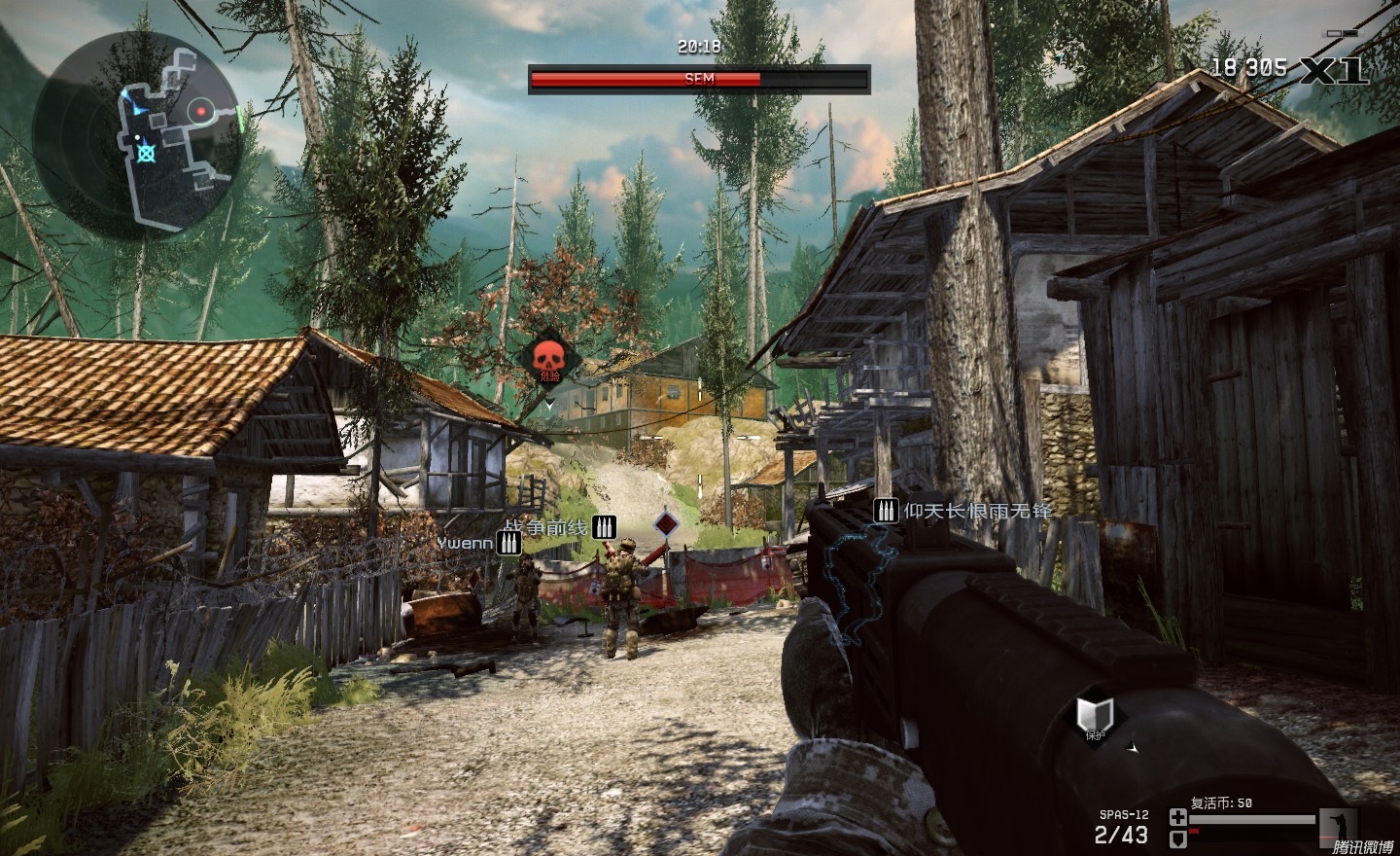The width and height of the screenshot is (1400, 856).
Task: Open the 腾讯微博 watermark link
Action: (1361, 845)
